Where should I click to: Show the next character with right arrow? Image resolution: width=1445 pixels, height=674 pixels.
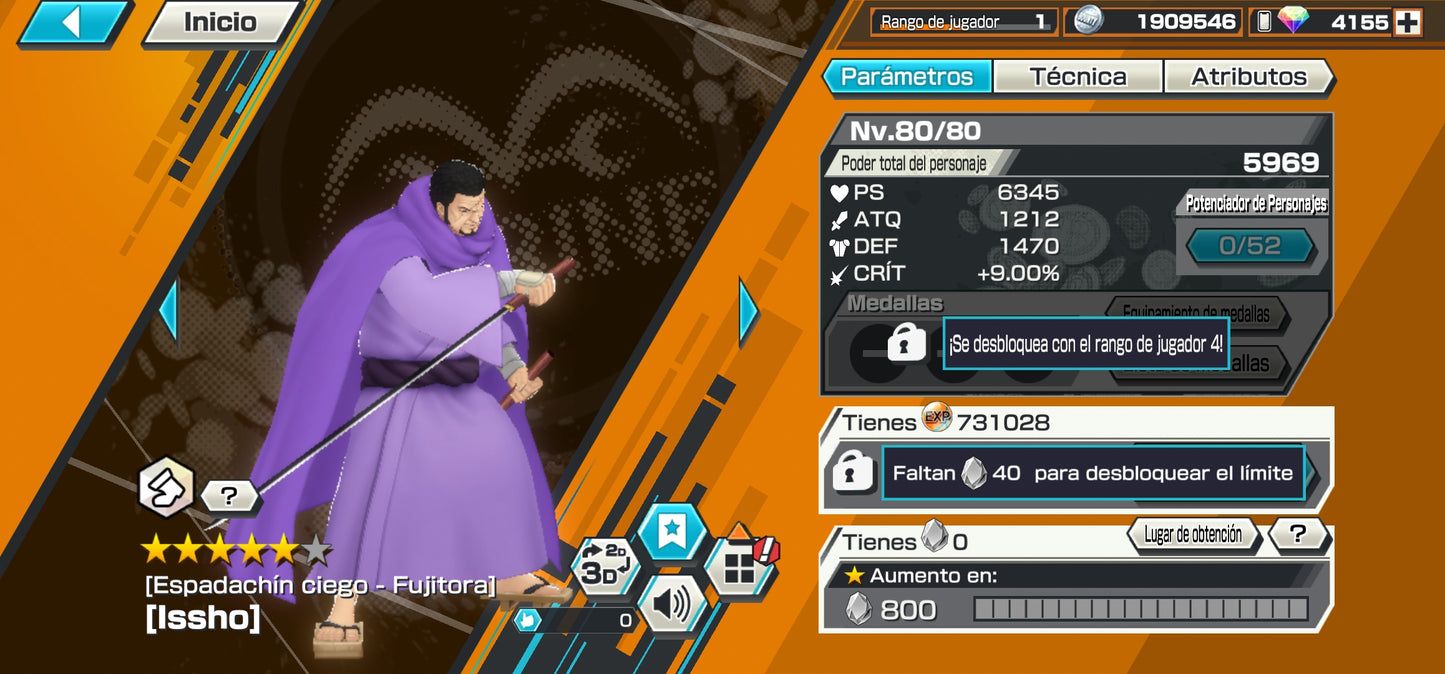(x=748, y=311)
